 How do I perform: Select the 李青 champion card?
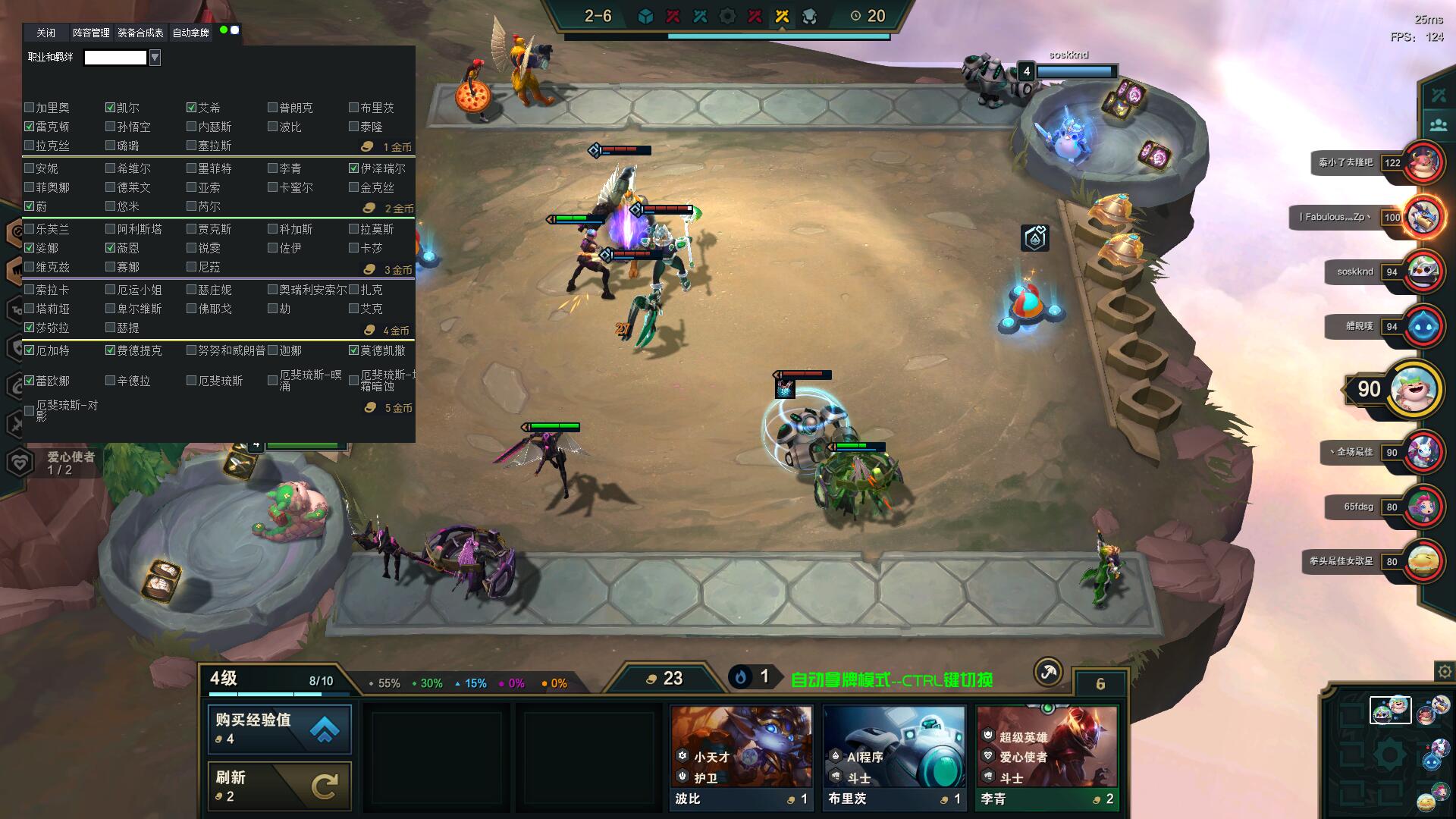click(1046, 758)
